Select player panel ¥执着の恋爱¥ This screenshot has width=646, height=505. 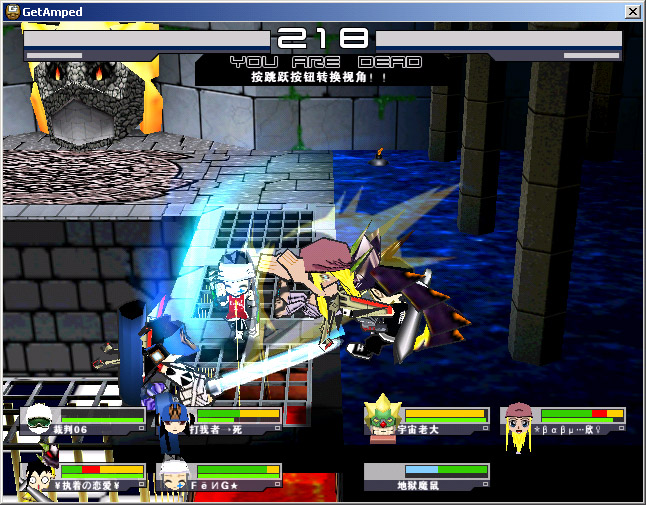(84, 476)
